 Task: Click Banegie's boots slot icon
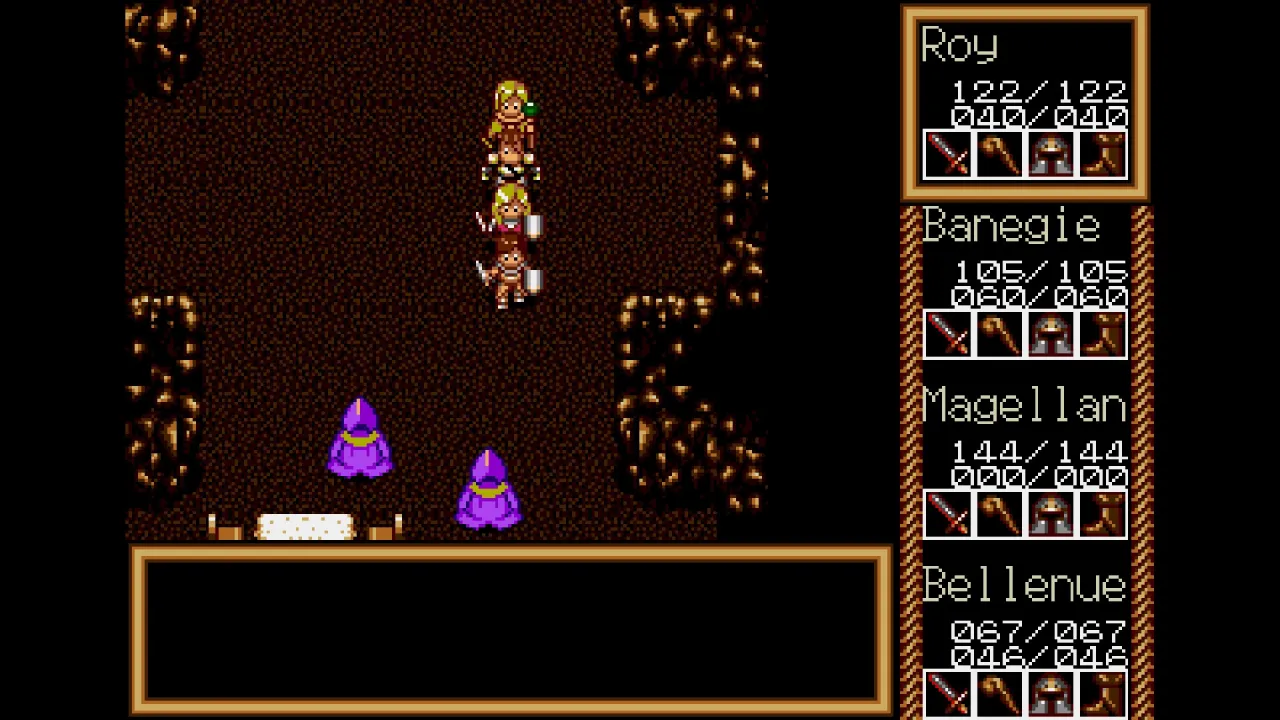tap(1103, 335)
